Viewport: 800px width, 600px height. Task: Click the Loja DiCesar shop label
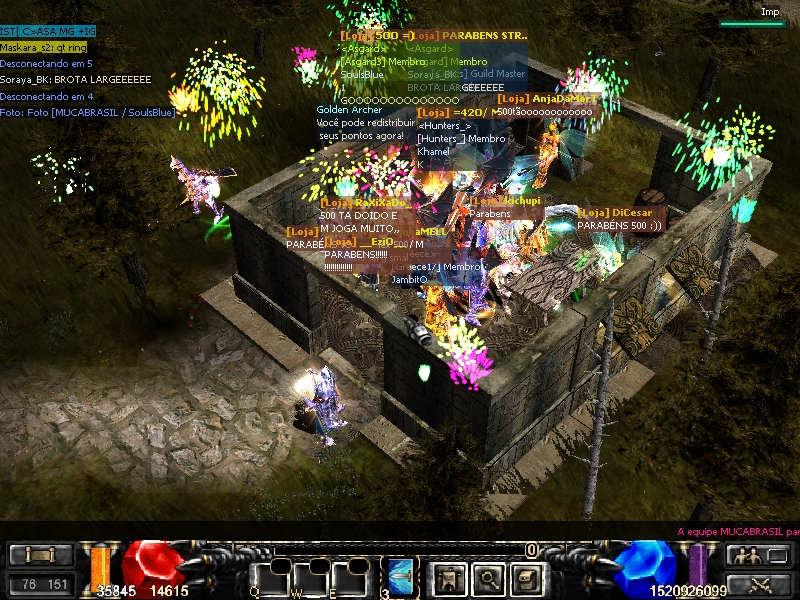coord(619,212)
